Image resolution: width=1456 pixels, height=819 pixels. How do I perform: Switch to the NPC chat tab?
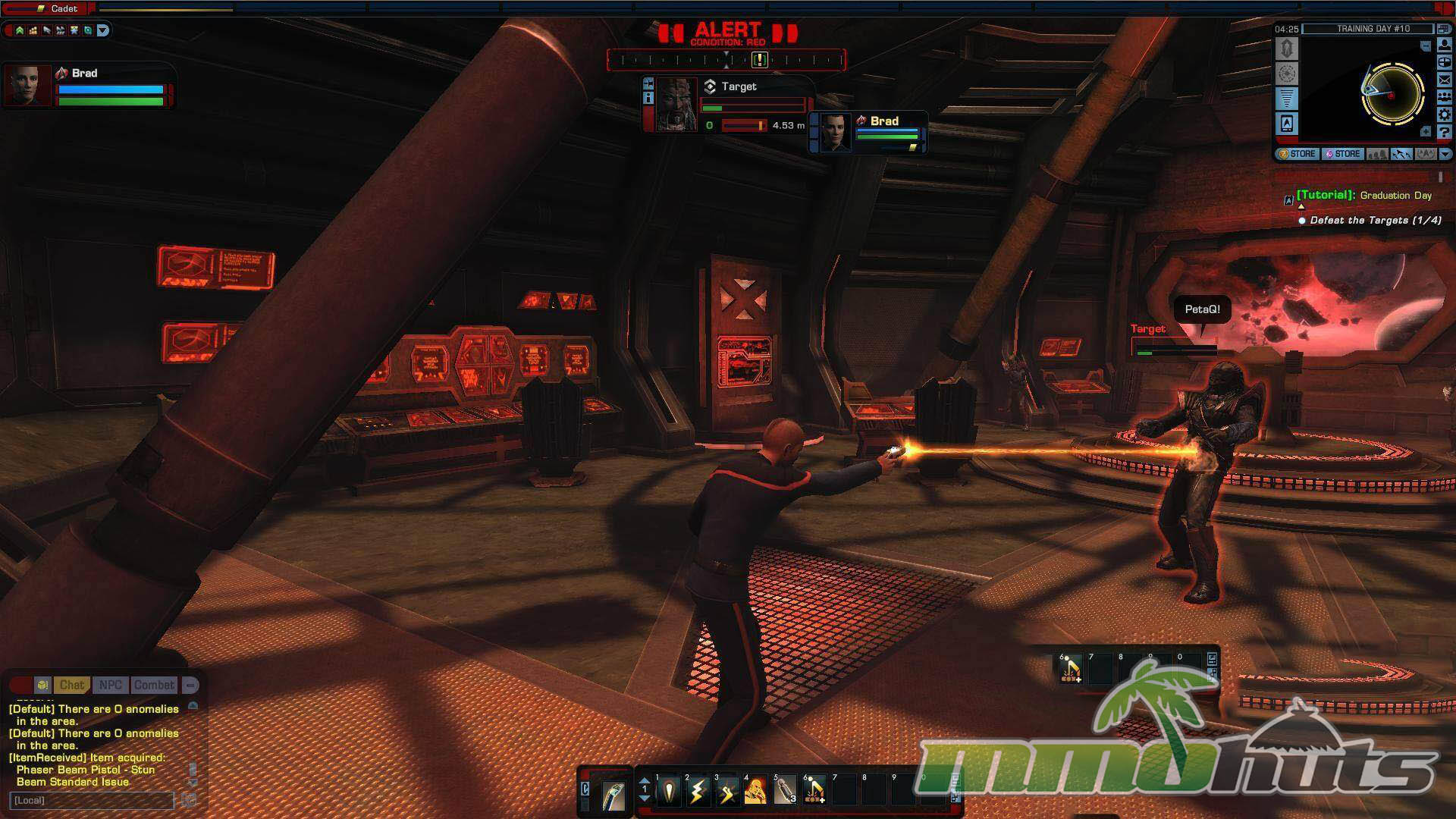(110, 685)
